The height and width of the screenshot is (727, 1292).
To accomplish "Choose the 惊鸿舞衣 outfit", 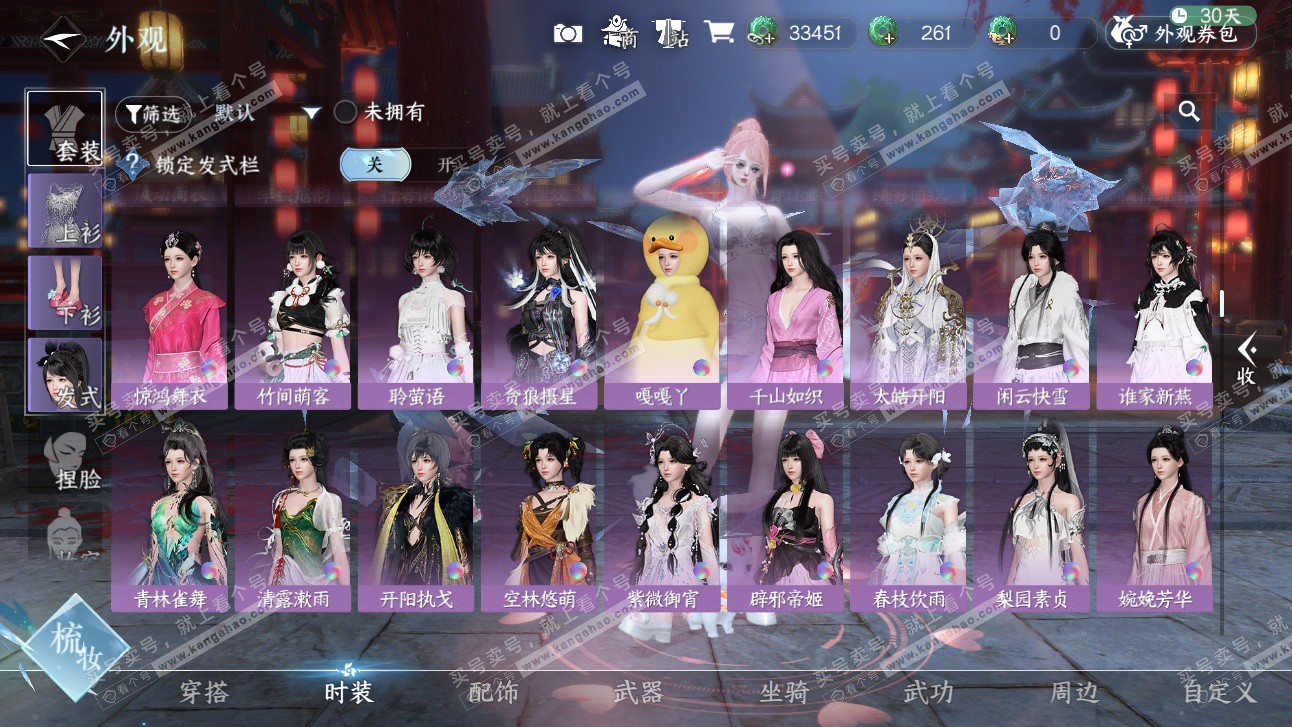I will pos(170,320).
